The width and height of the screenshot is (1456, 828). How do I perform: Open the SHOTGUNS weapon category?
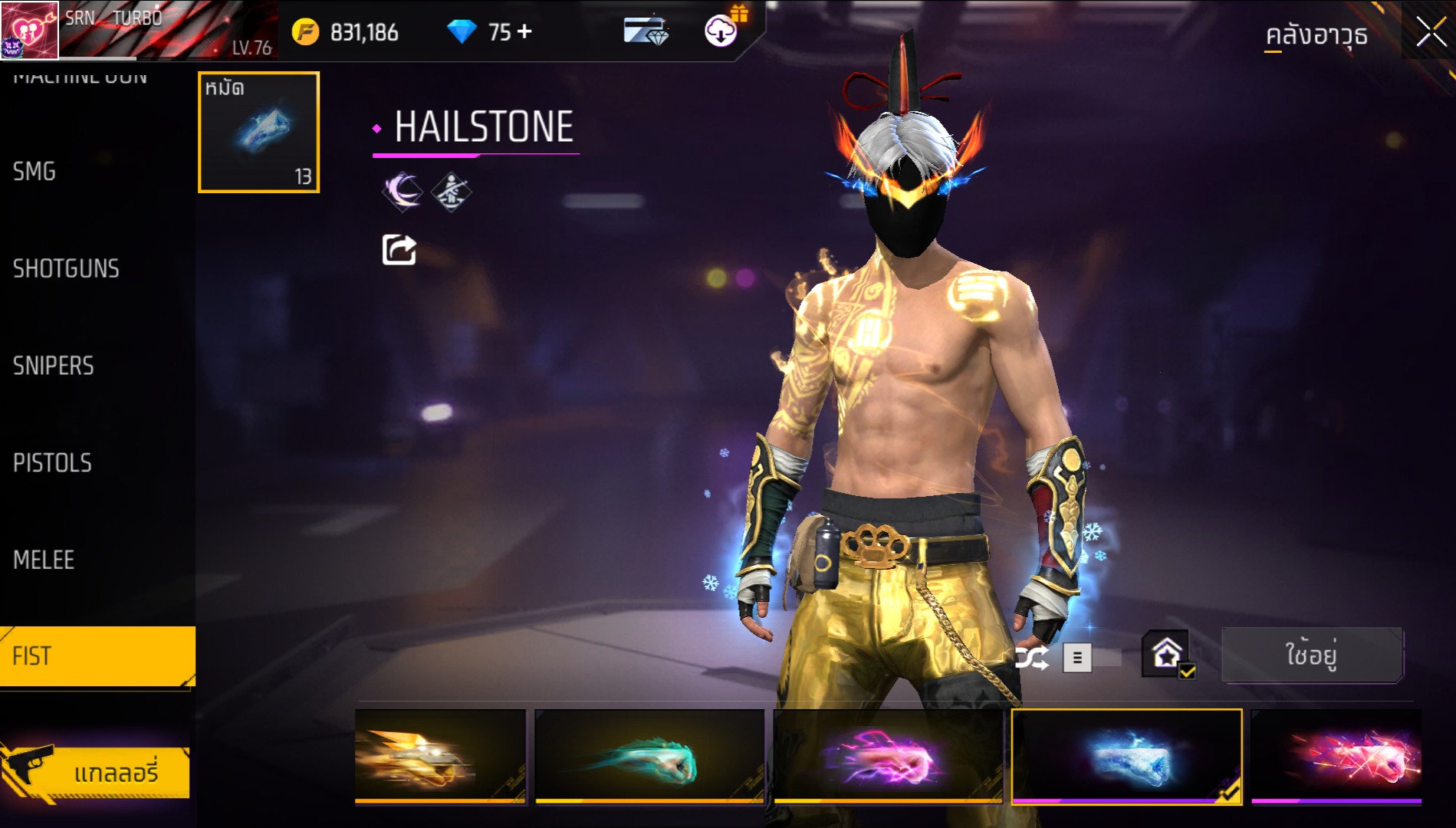tap(66, 268)
